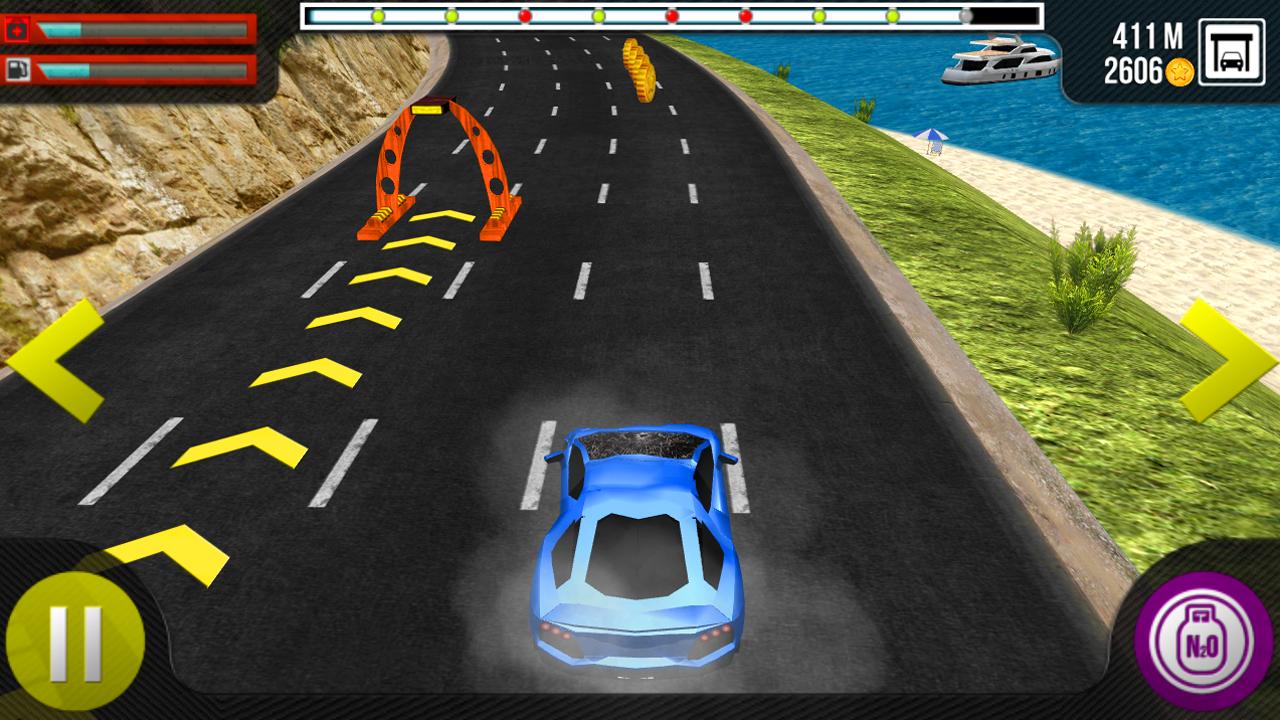This screenshot has height=720, width=1280.
Task: Click the first green checkpoint dot on the track bar
Action: click(378, 15)
